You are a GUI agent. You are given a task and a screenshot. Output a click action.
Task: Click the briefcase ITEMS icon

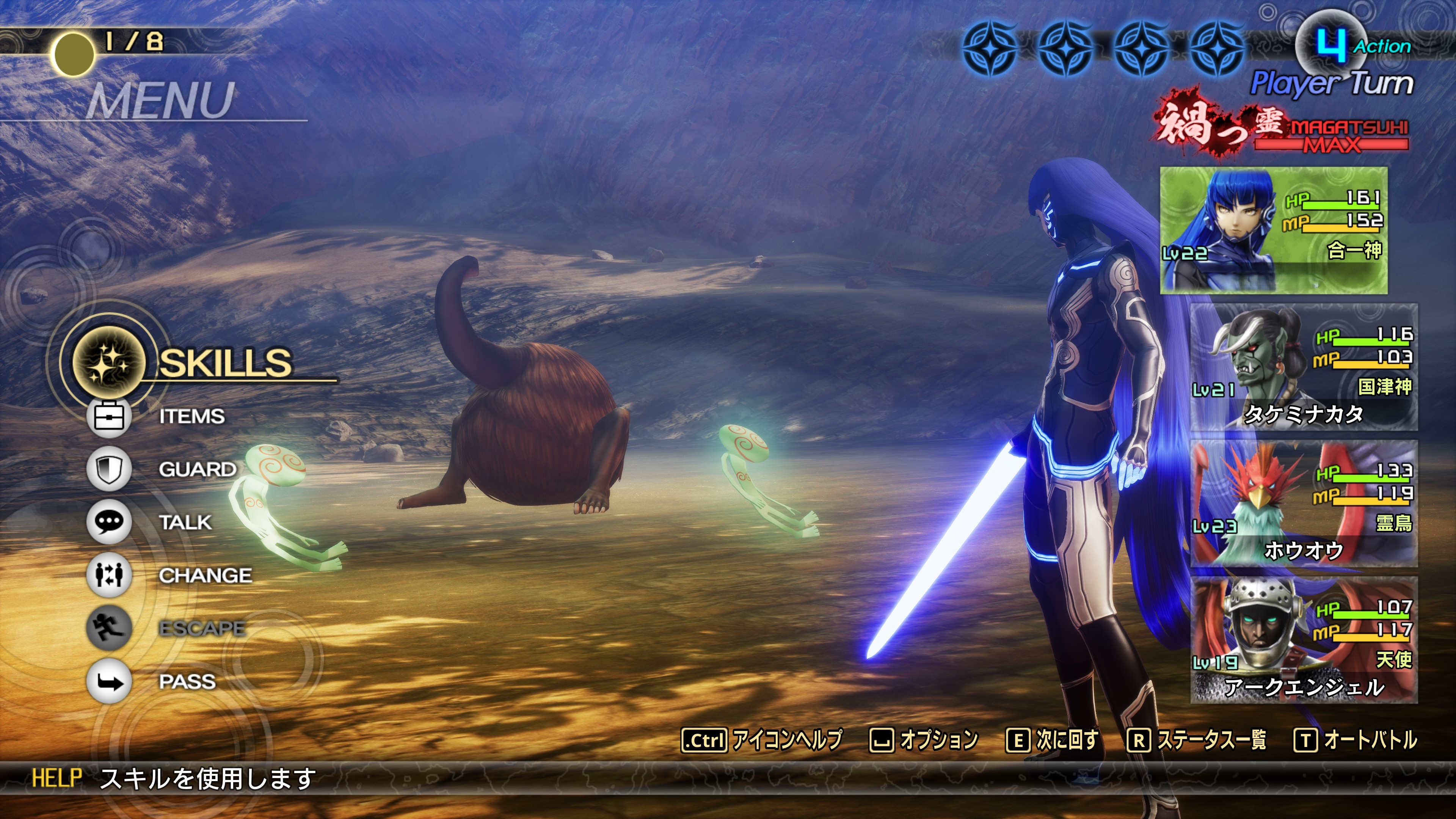point(109,417)
